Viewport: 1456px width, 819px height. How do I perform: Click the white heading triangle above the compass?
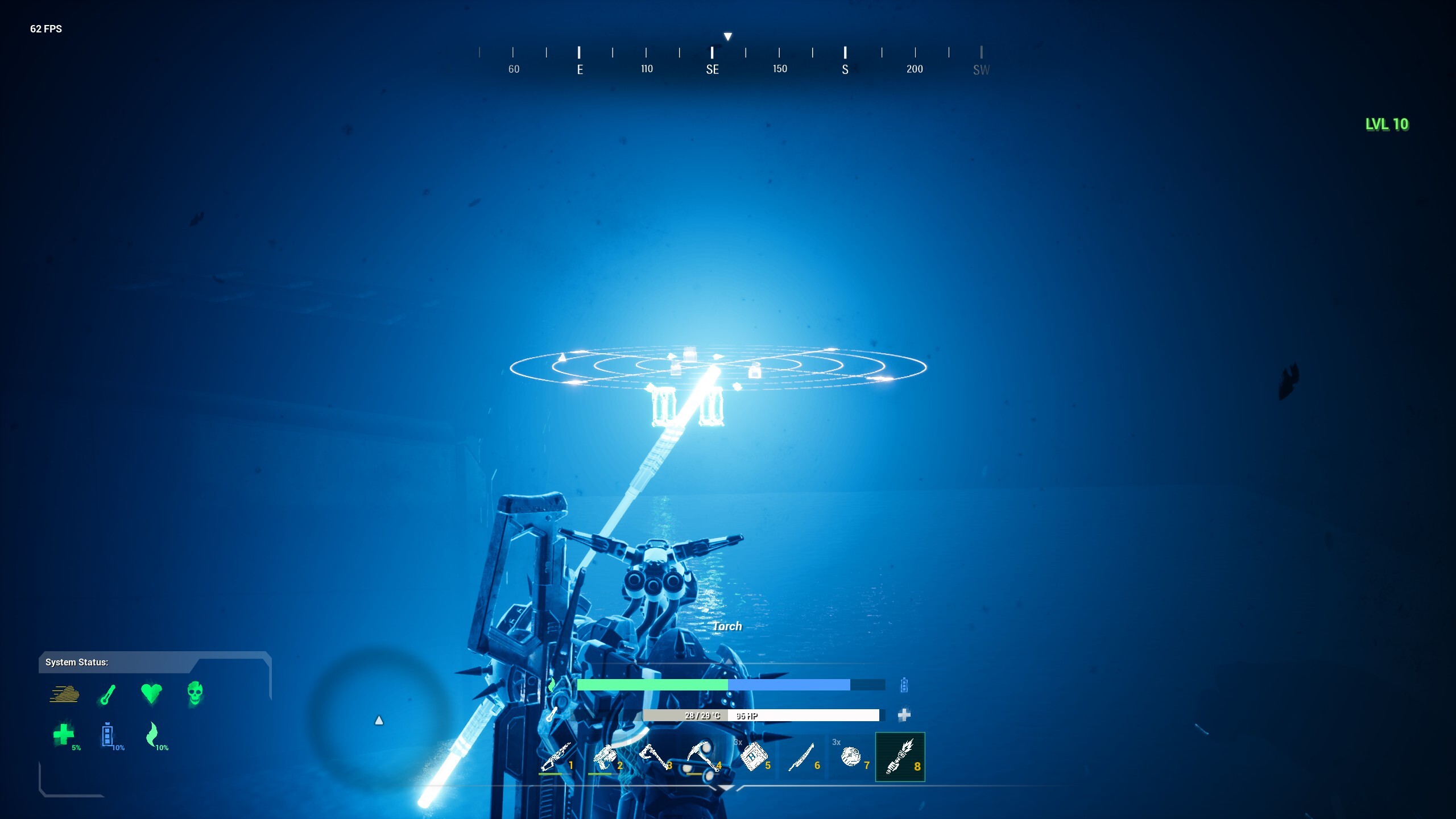(728, 35)
